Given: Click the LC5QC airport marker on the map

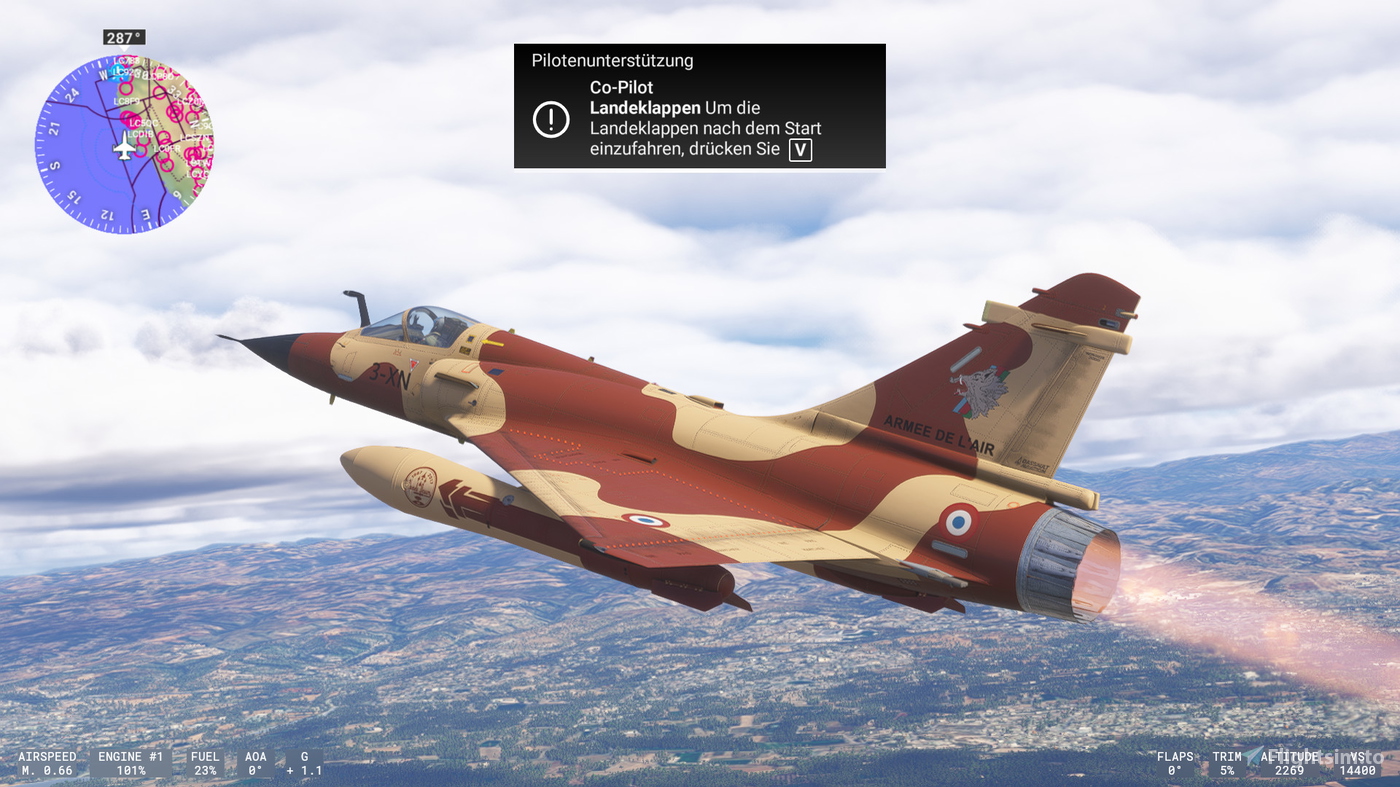Looking at the screenshot, I should click(142, 124).
